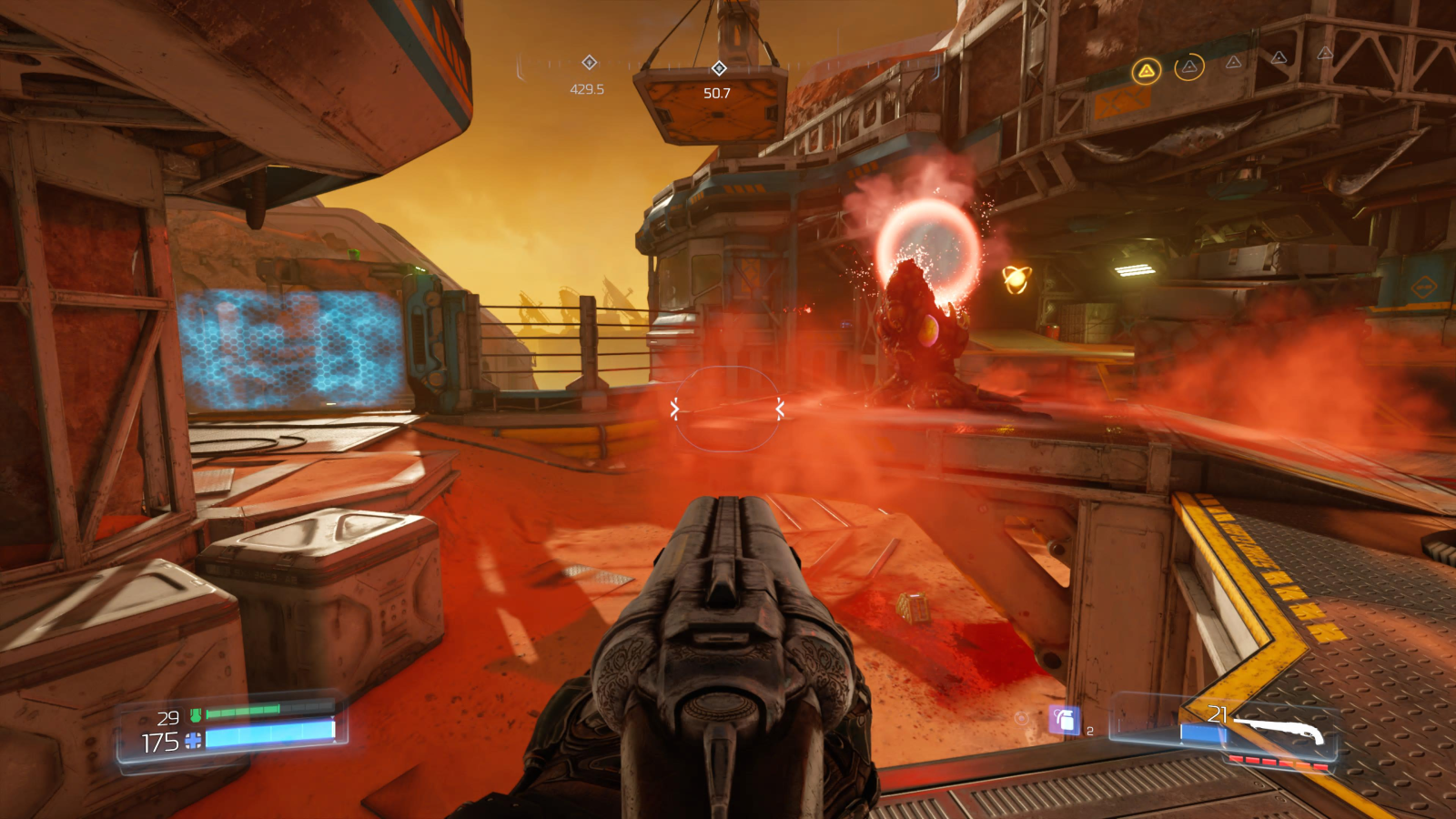Select the grenade equipment icon
This screenshot has width=1456, height=819.
click(x=1064, y=720)
